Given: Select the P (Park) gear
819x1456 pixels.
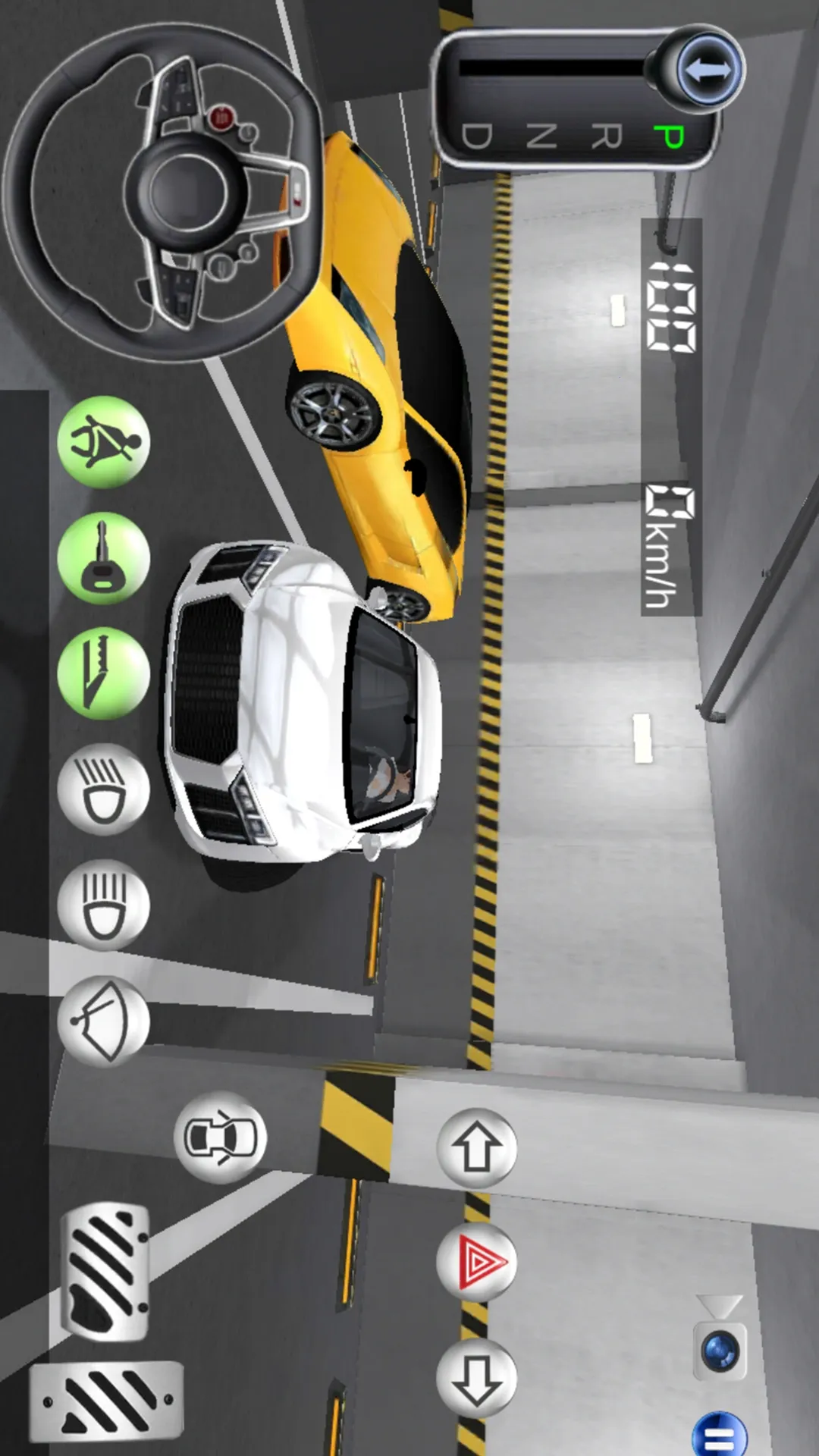Looking at the screenshot, I should point(669,136).
